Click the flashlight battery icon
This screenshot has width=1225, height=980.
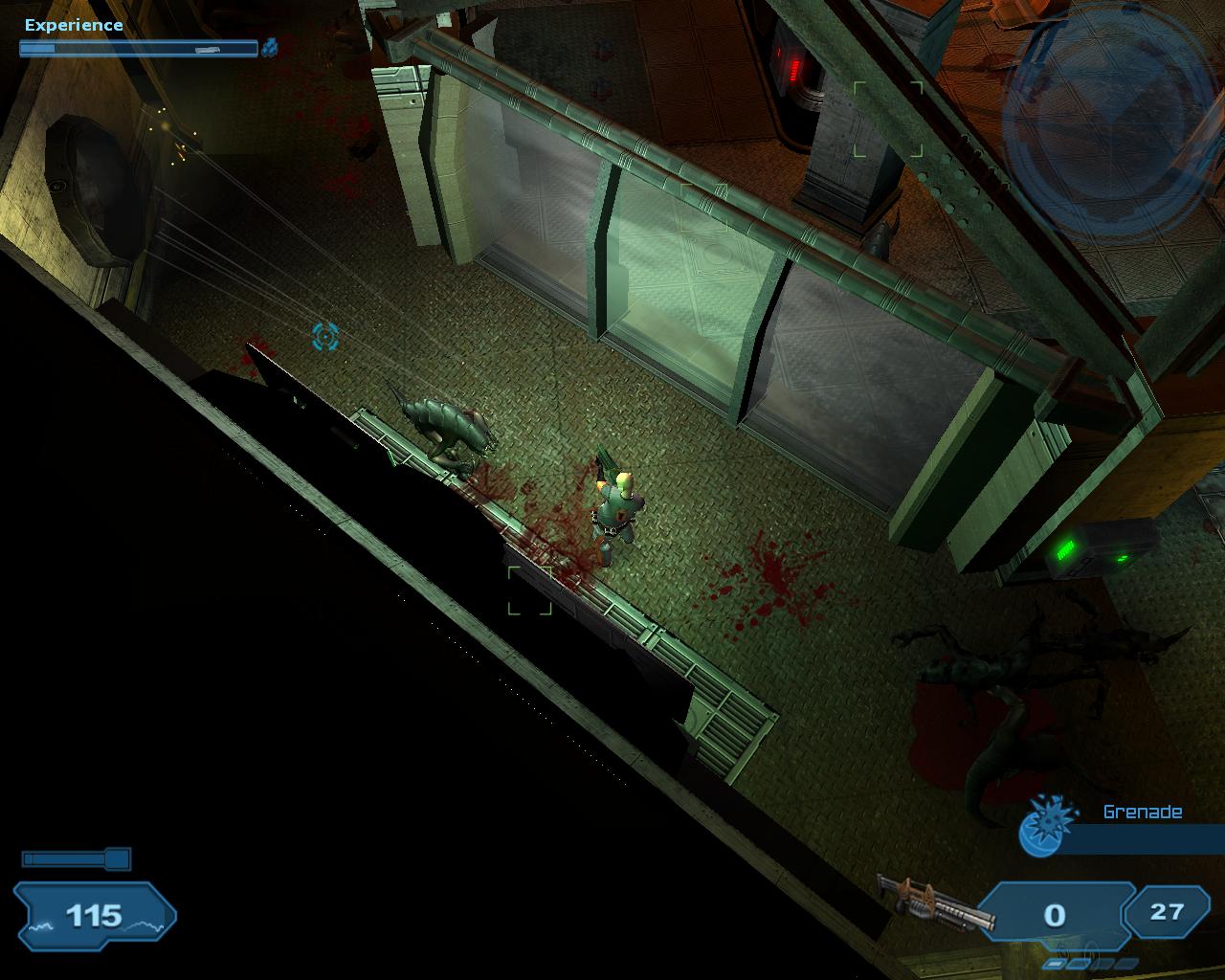point(76,858)
